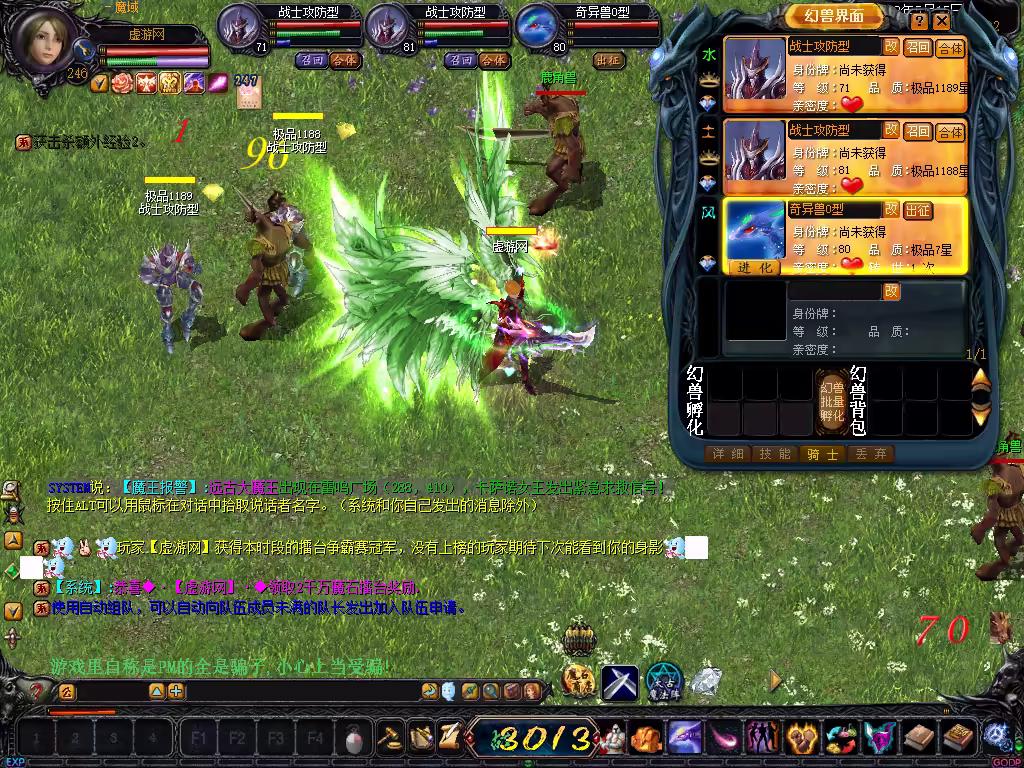Click the twin silhouettes icon on the bottom bar
Viewport: 1024px width, 768px height.
tap(761, 739)
